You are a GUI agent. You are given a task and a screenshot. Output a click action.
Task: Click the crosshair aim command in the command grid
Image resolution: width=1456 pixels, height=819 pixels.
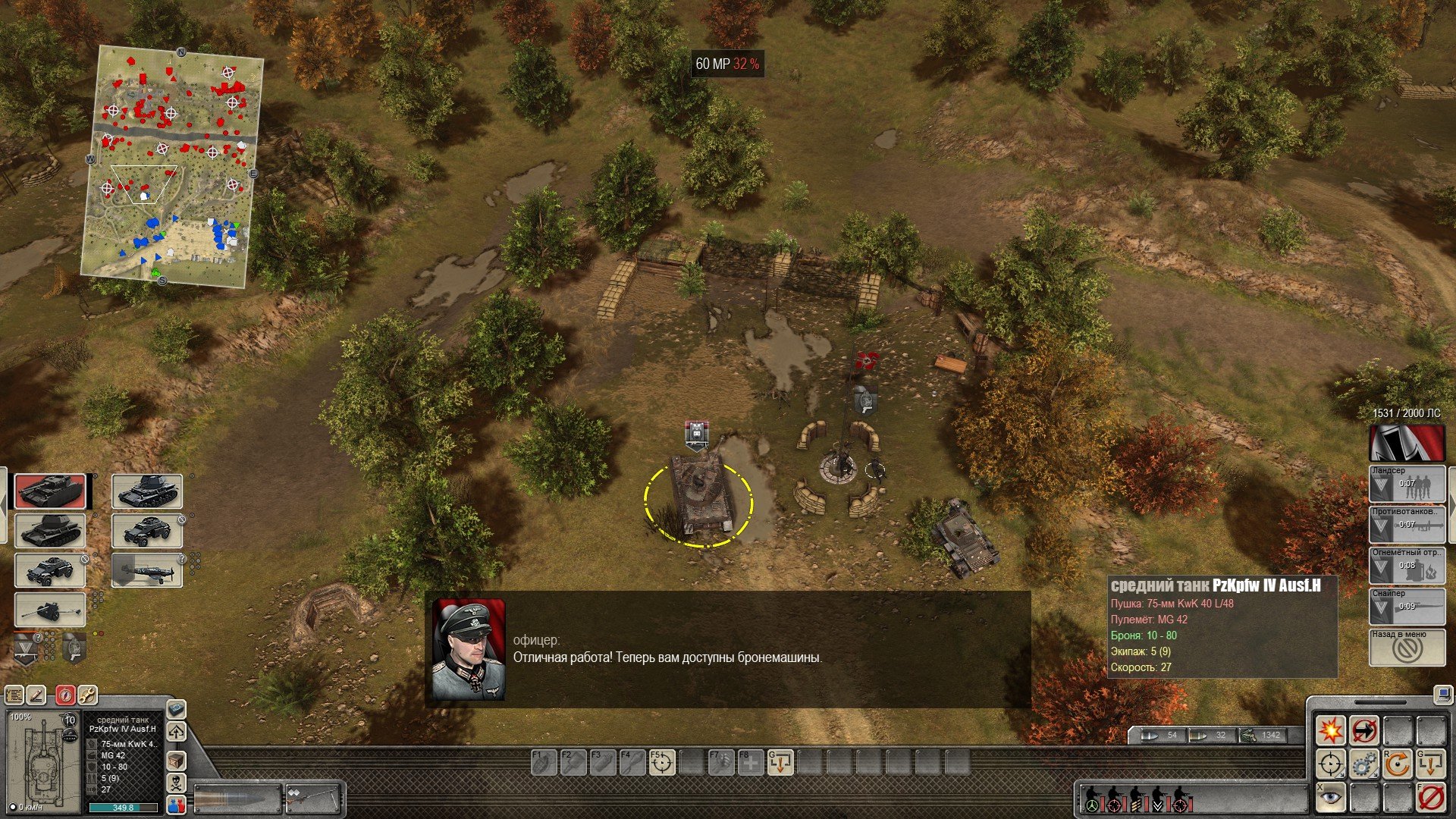point(1330,764)
